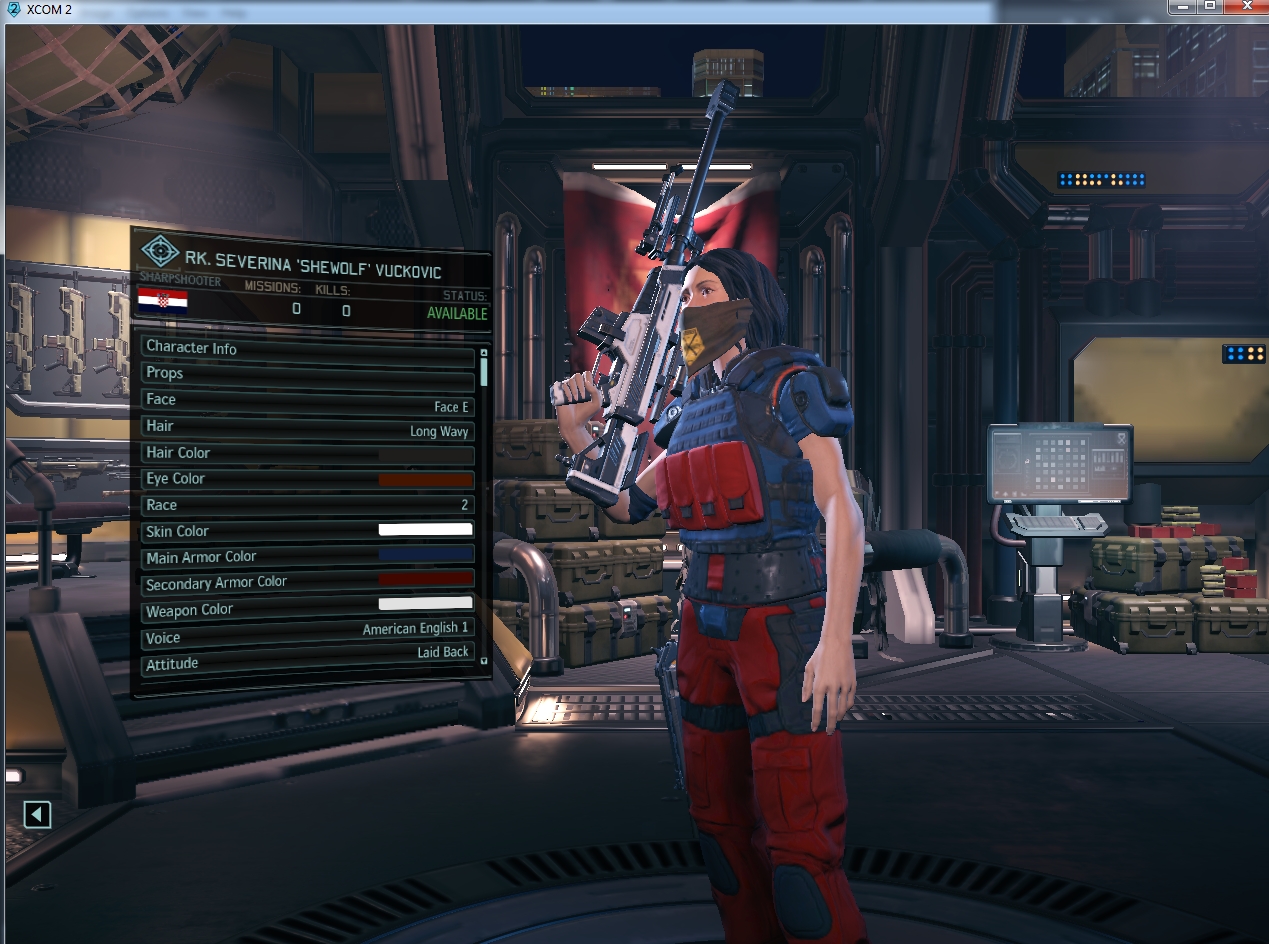Close the XCOM 2 window

pos(1245,6)
